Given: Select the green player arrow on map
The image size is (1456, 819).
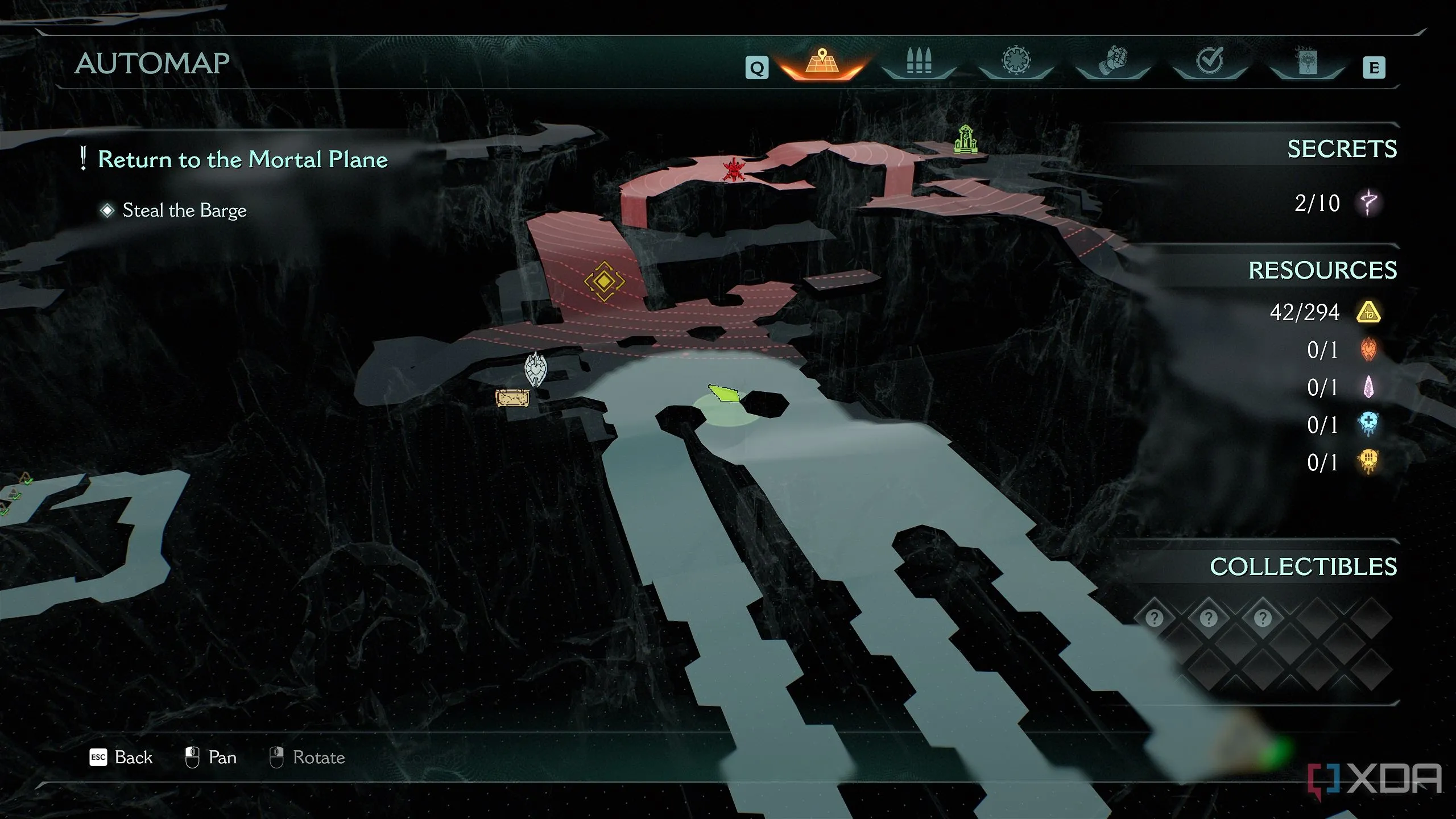Looking at the screenshot, I should click(724, 393).
